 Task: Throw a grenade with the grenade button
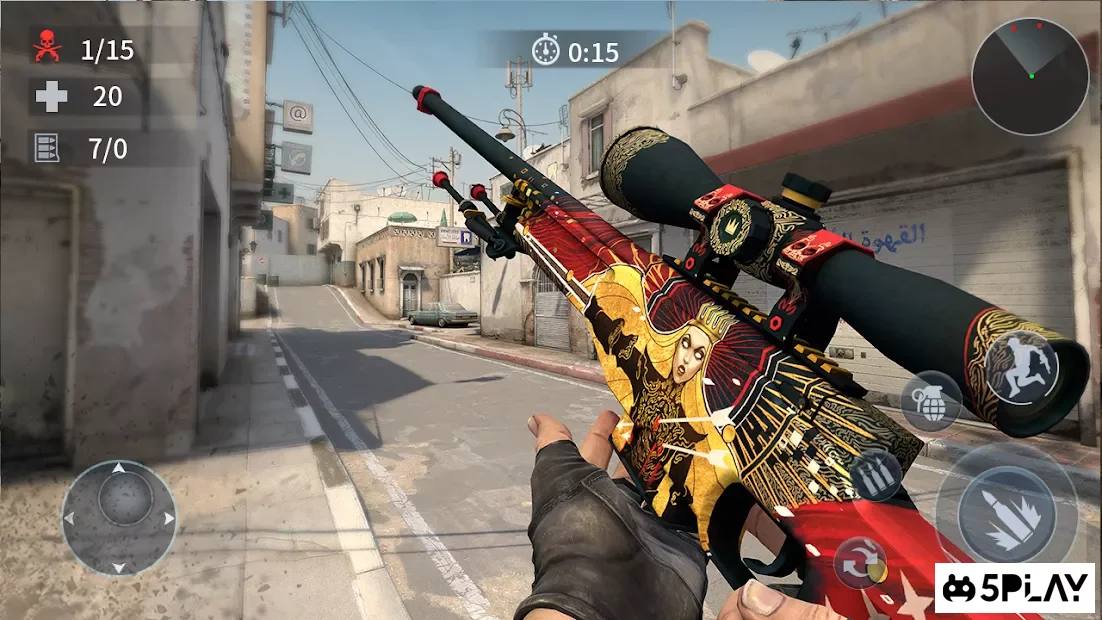point(930,401)
